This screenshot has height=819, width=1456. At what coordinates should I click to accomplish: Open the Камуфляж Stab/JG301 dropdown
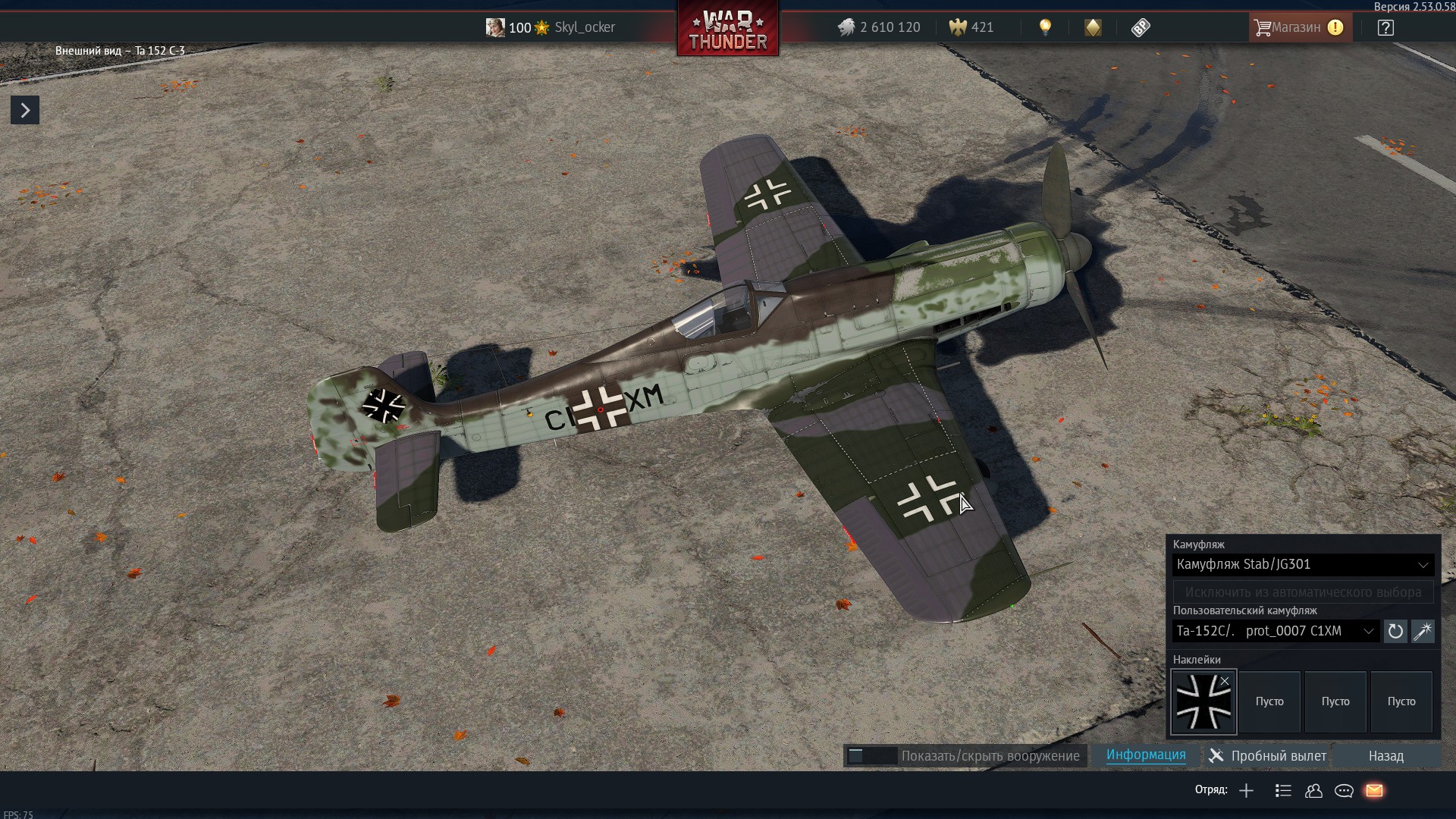pyautogui.click(x=1302, y=564)
